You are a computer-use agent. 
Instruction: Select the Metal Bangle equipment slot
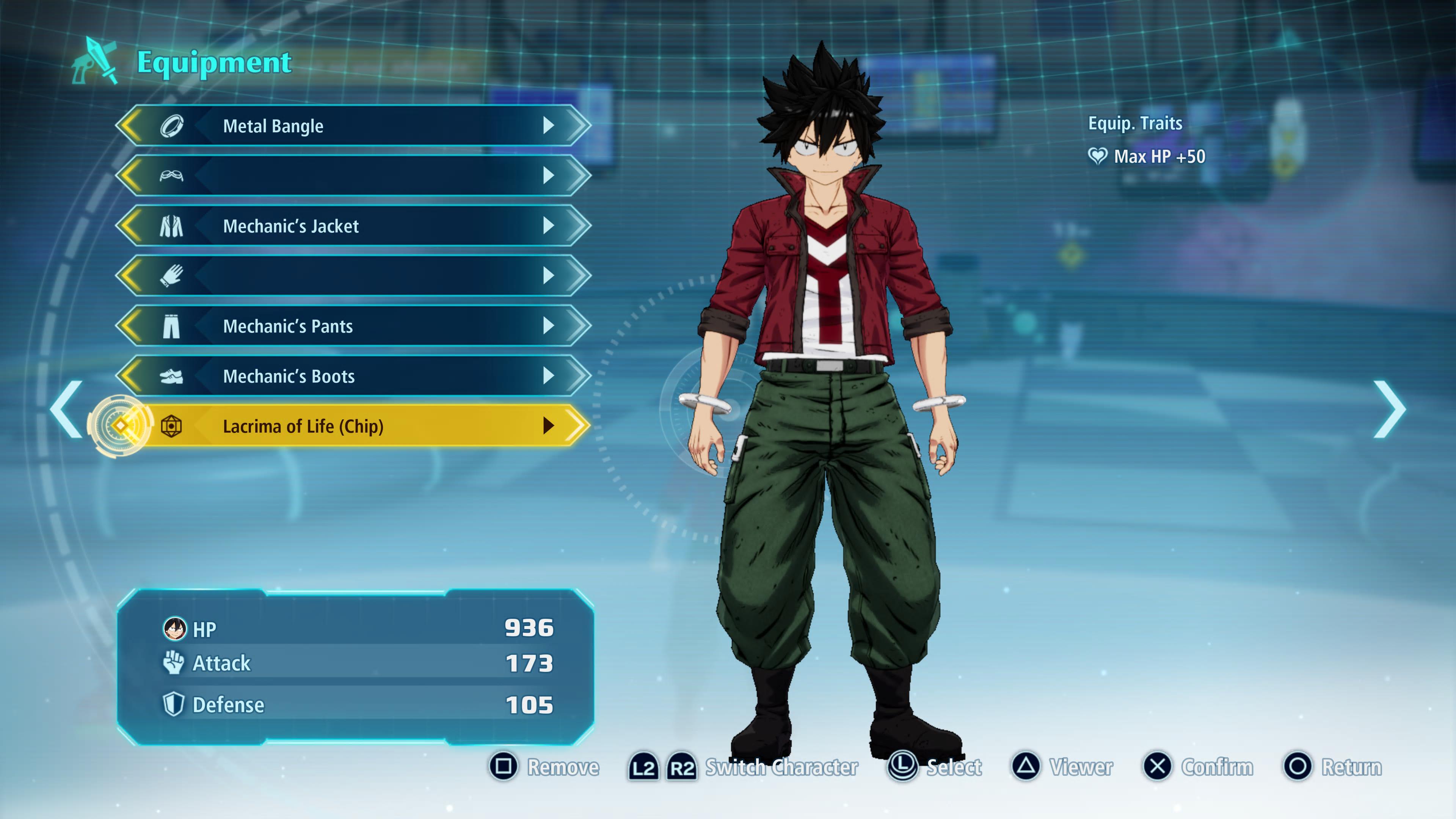click(x=353, y=126)
